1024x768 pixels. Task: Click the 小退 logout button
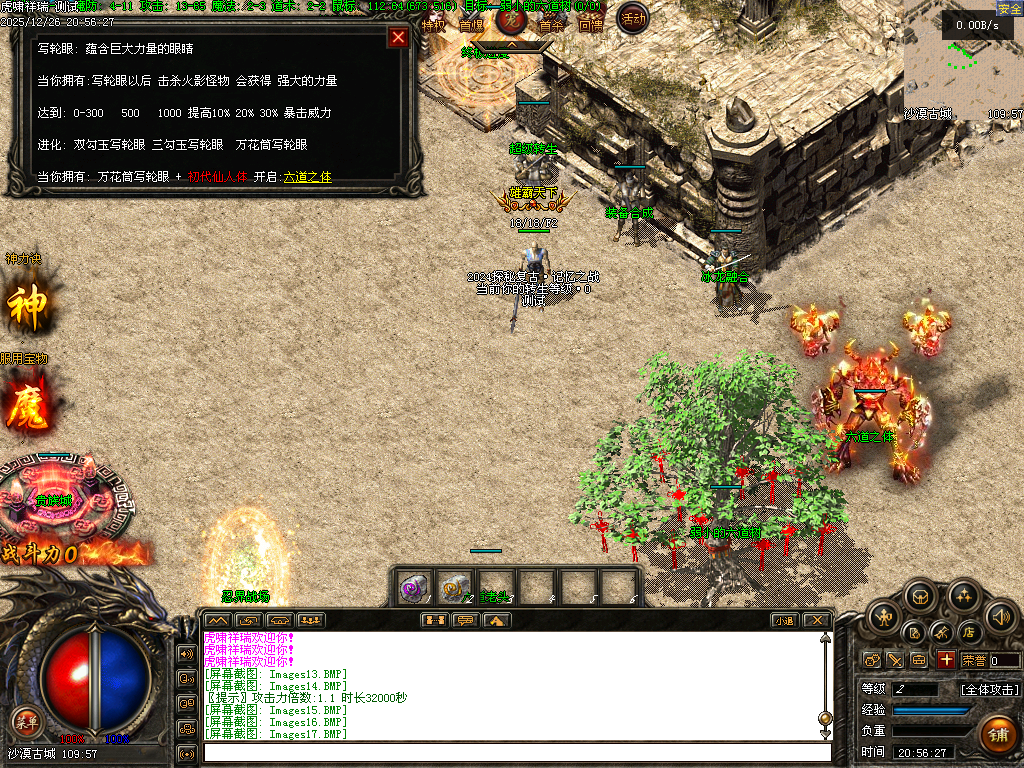click(785, 620)
